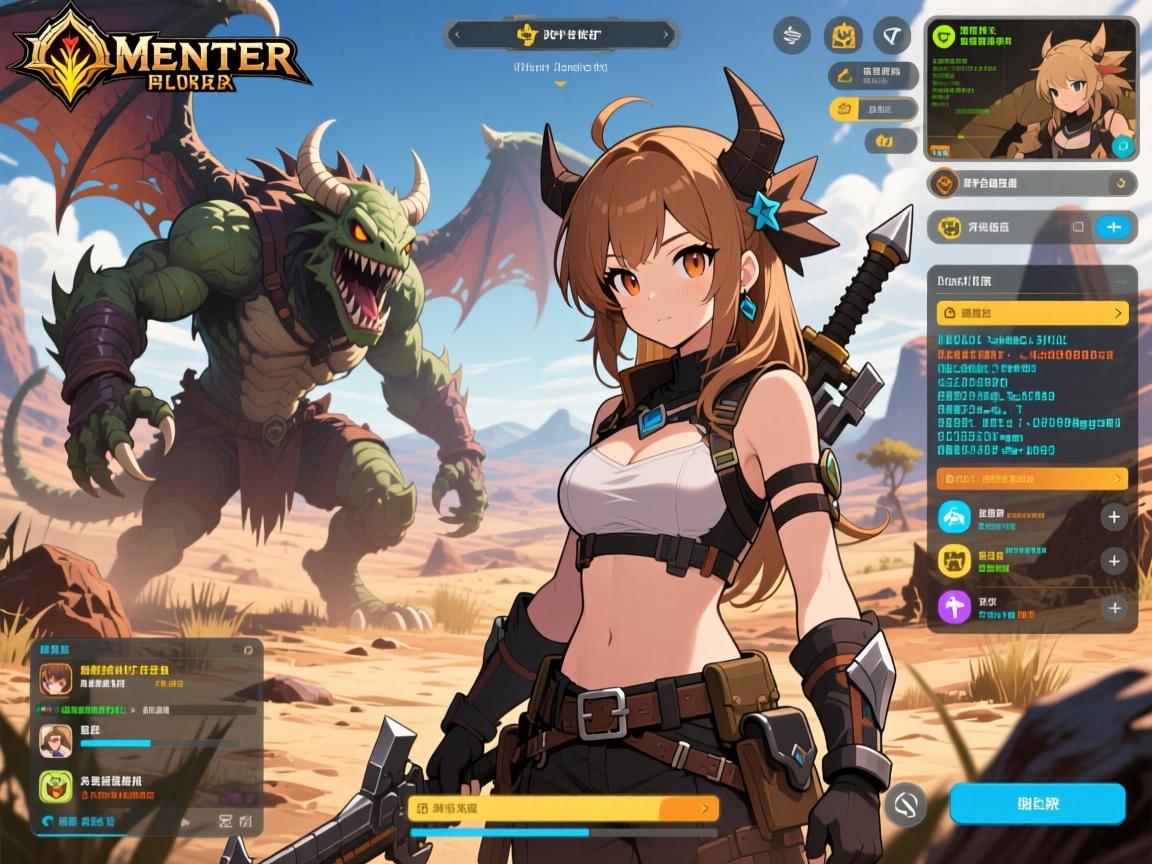Add the purple figure icon entry

click(x=1114, y=607)
